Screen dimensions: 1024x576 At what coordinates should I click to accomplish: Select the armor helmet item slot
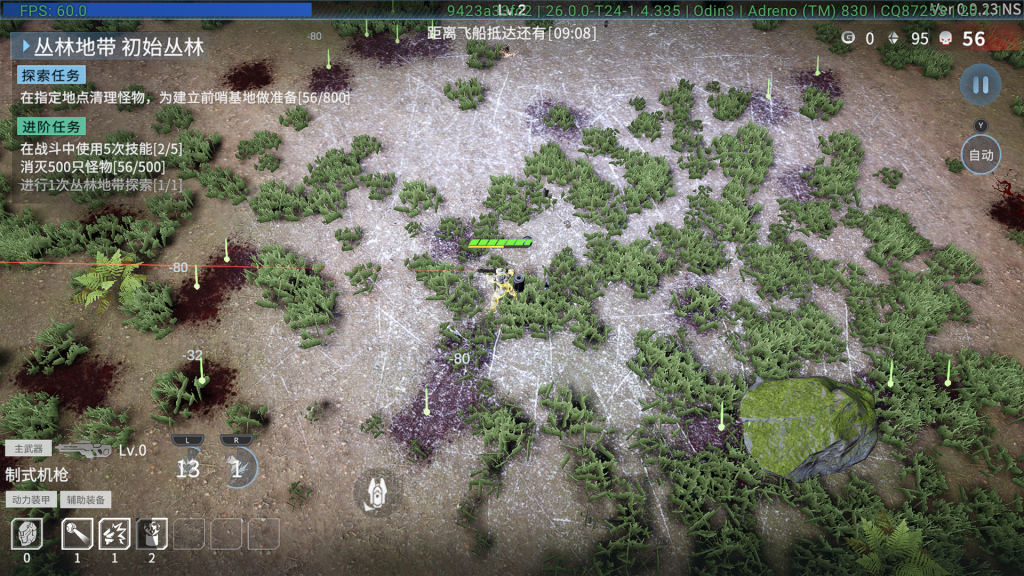(27, 534)
